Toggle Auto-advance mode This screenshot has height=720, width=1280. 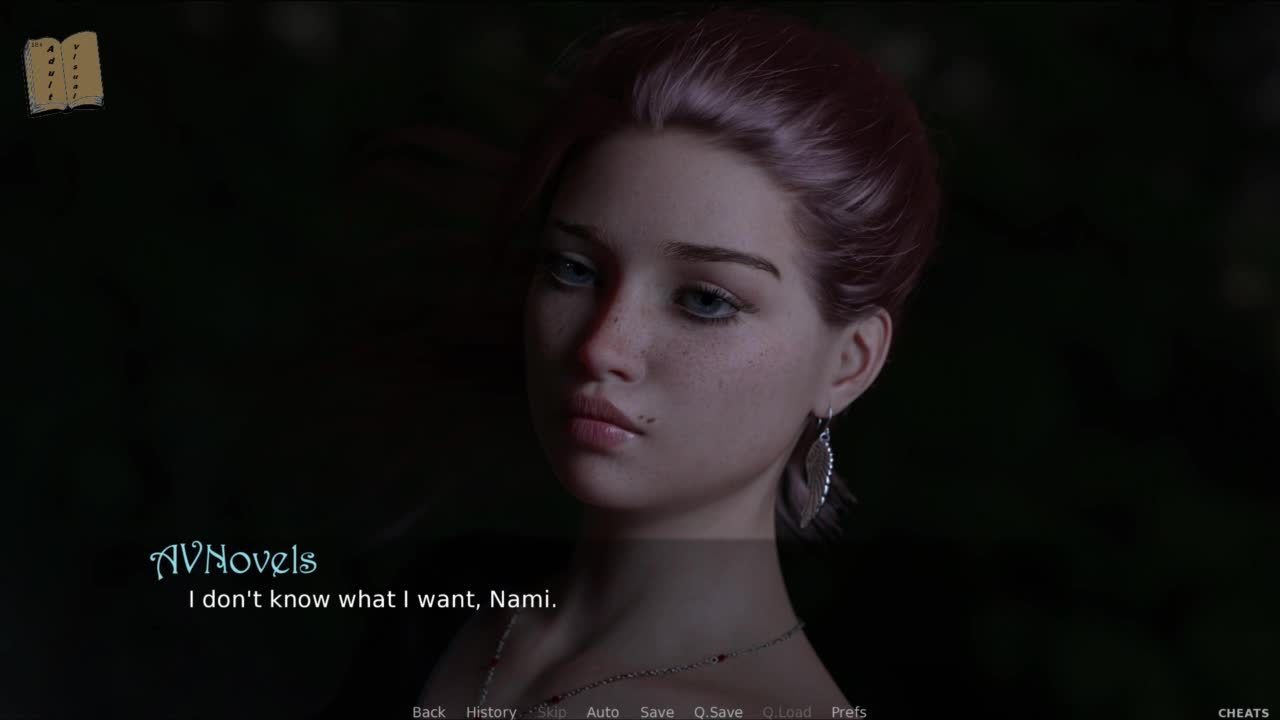click(x=602, y=712)
